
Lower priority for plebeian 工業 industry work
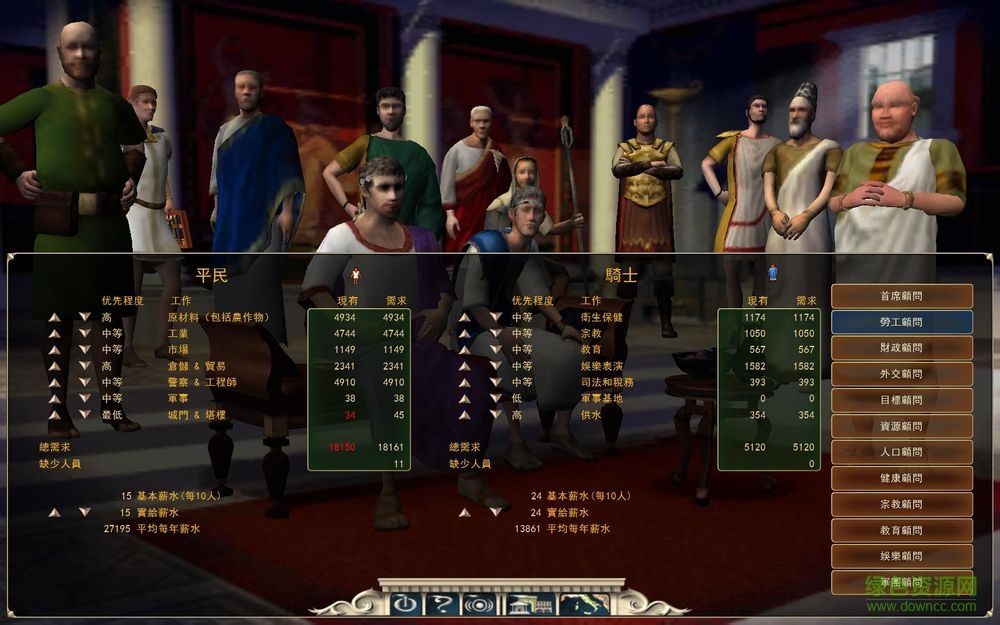(x=84, y=334)
